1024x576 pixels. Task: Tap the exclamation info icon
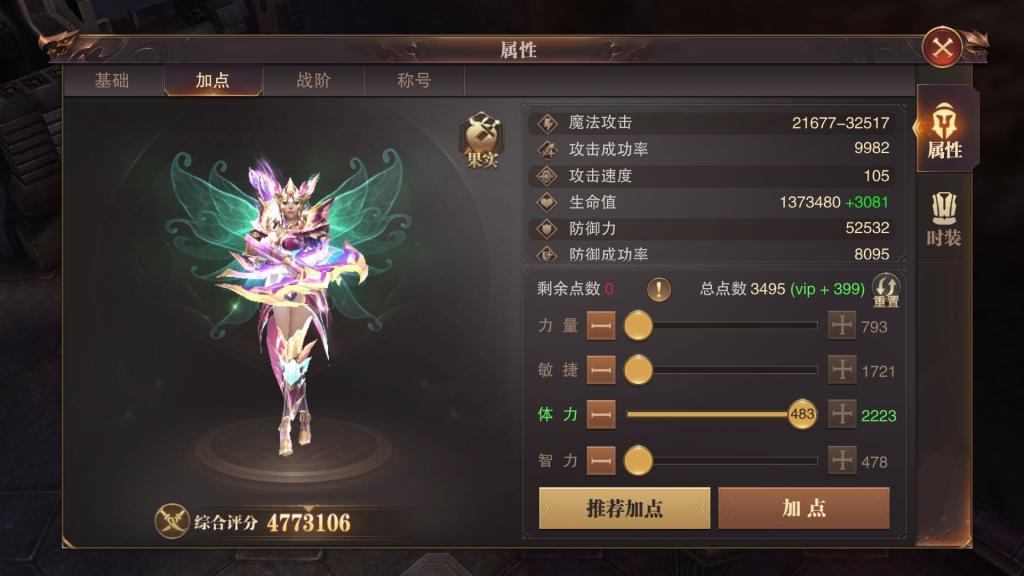[x=658, y=290]
